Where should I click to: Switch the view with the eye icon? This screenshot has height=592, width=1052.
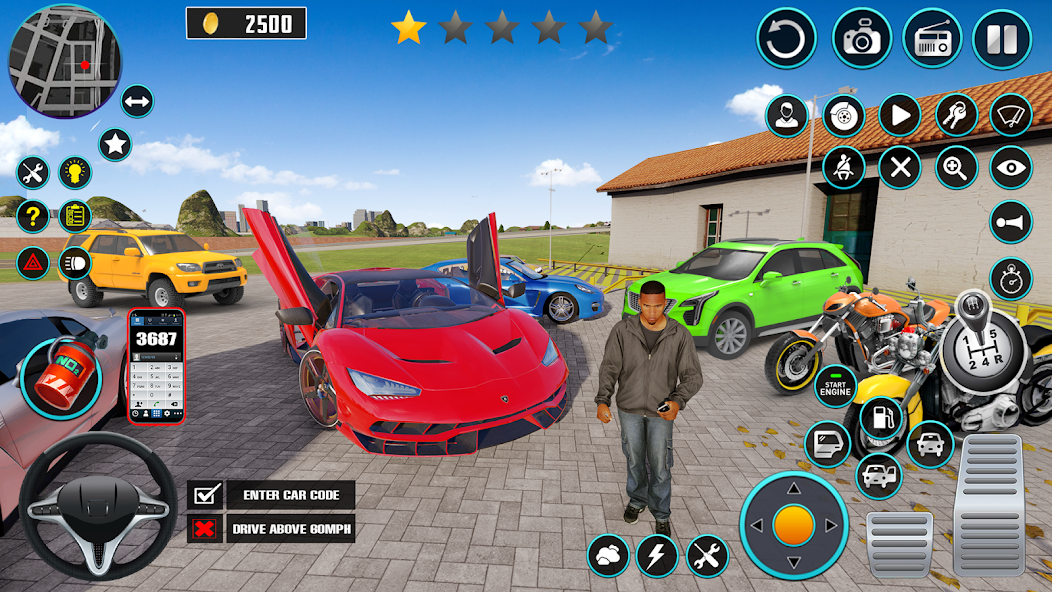(x=1010, y=167)
